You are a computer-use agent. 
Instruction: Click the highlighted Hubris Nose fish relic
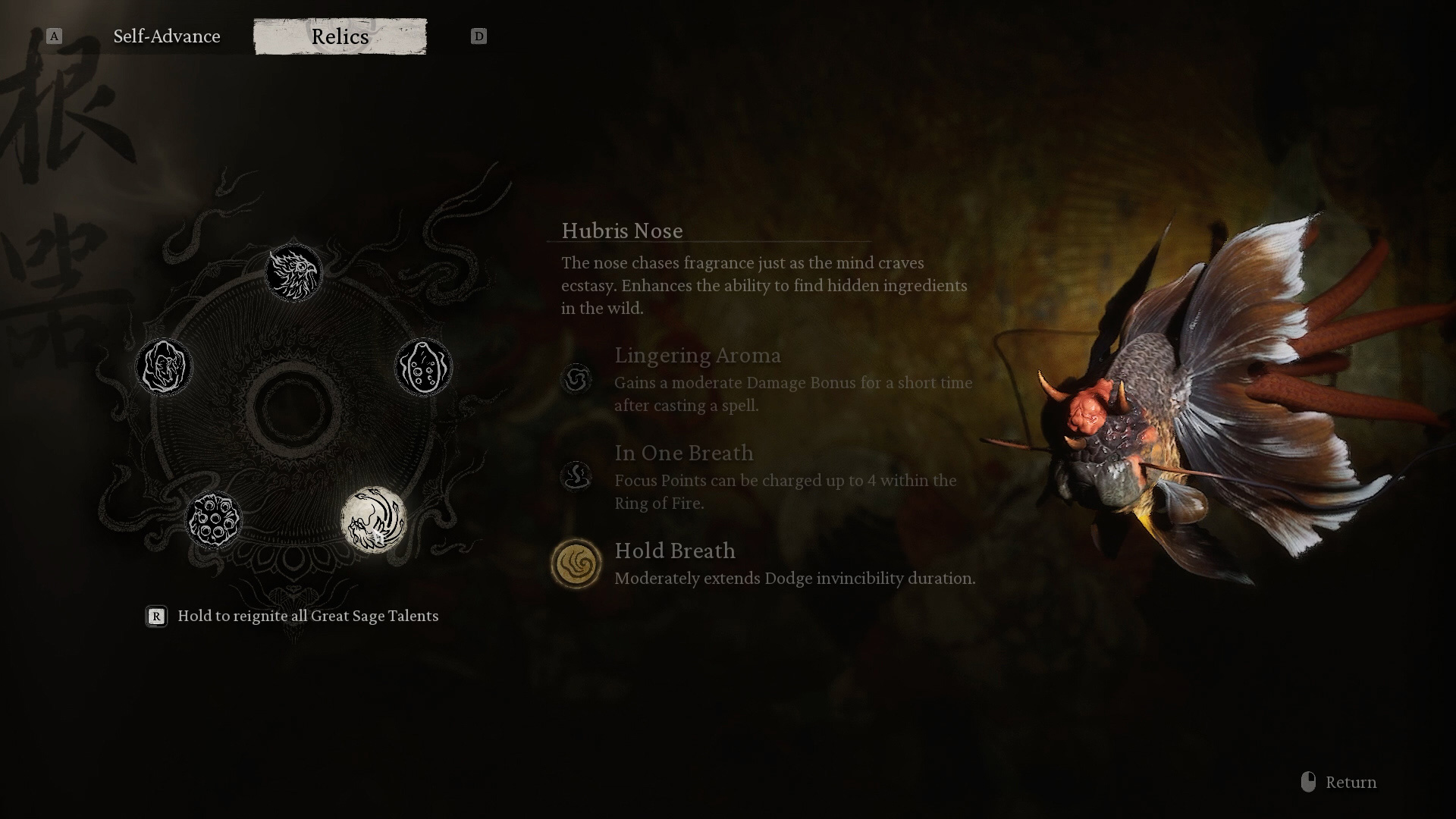point(373,520)
